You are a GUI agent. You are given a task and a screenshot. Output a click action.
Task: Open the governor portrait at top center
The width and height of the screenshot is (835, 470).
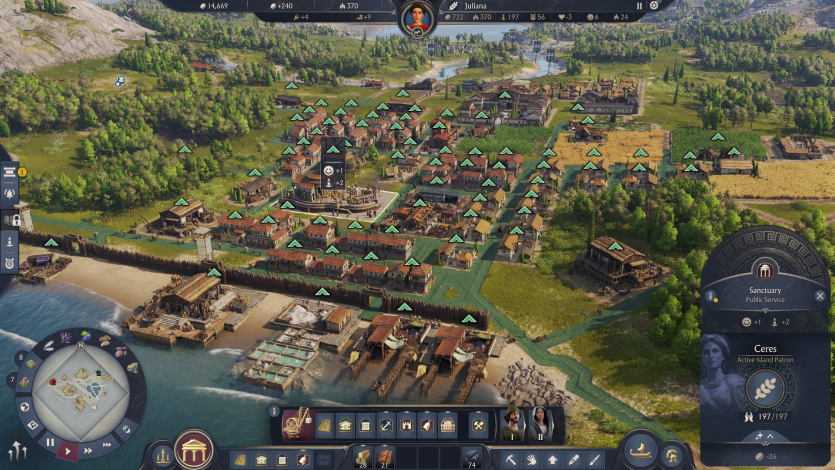click(x=417, y=17)
